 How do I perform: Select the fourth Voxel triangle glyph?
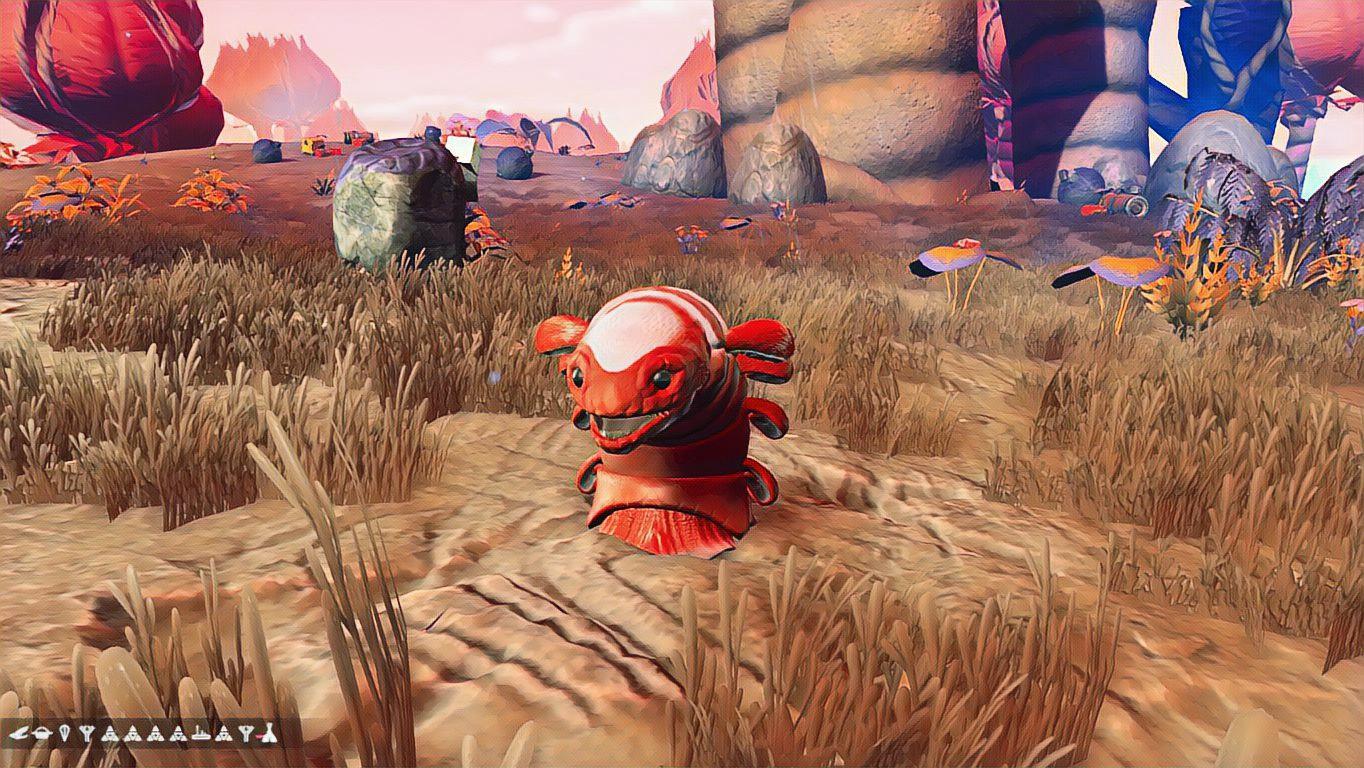click(x=179, y=733)
